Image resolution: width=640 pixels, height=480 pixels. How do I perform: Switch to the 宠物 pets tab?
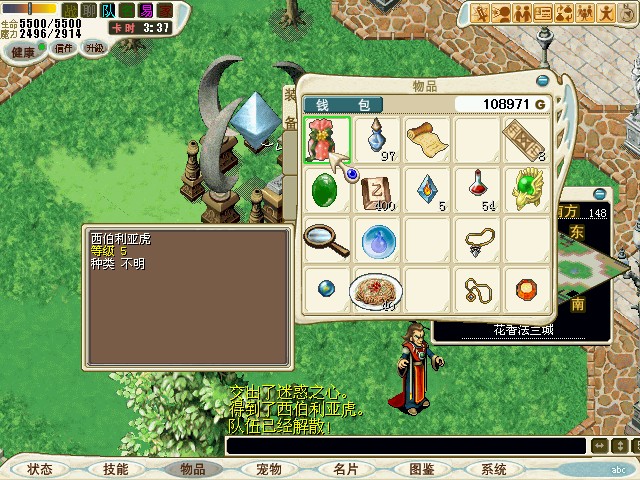click(x=268, y=468)
